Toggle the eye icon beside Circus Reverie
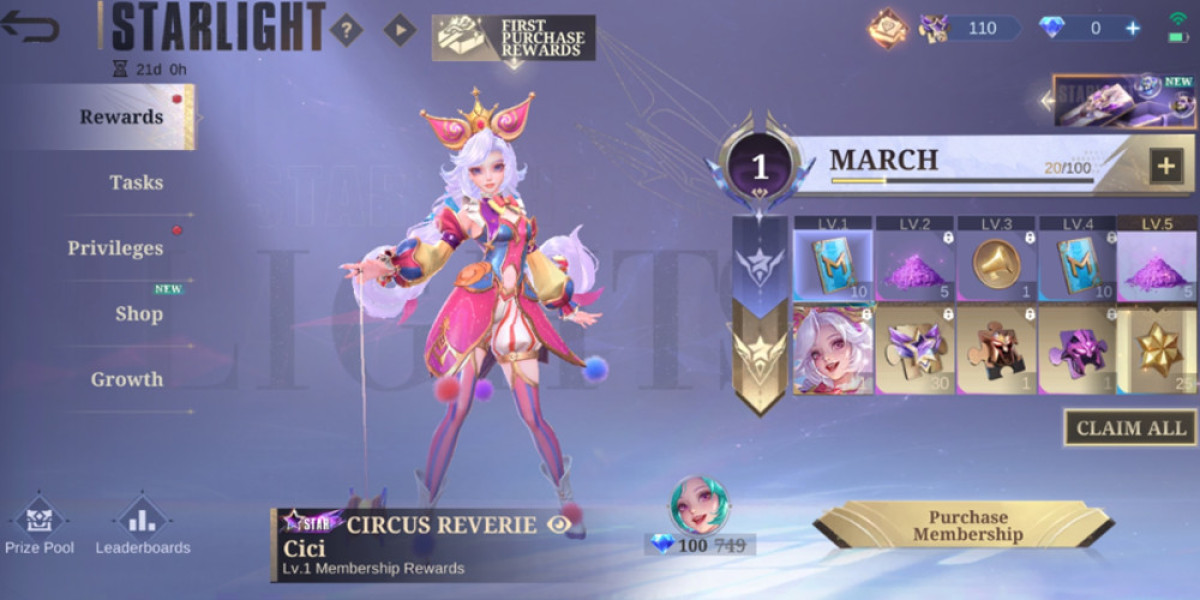The height and width of the screenshot is (600, 1200). [560, 523]
